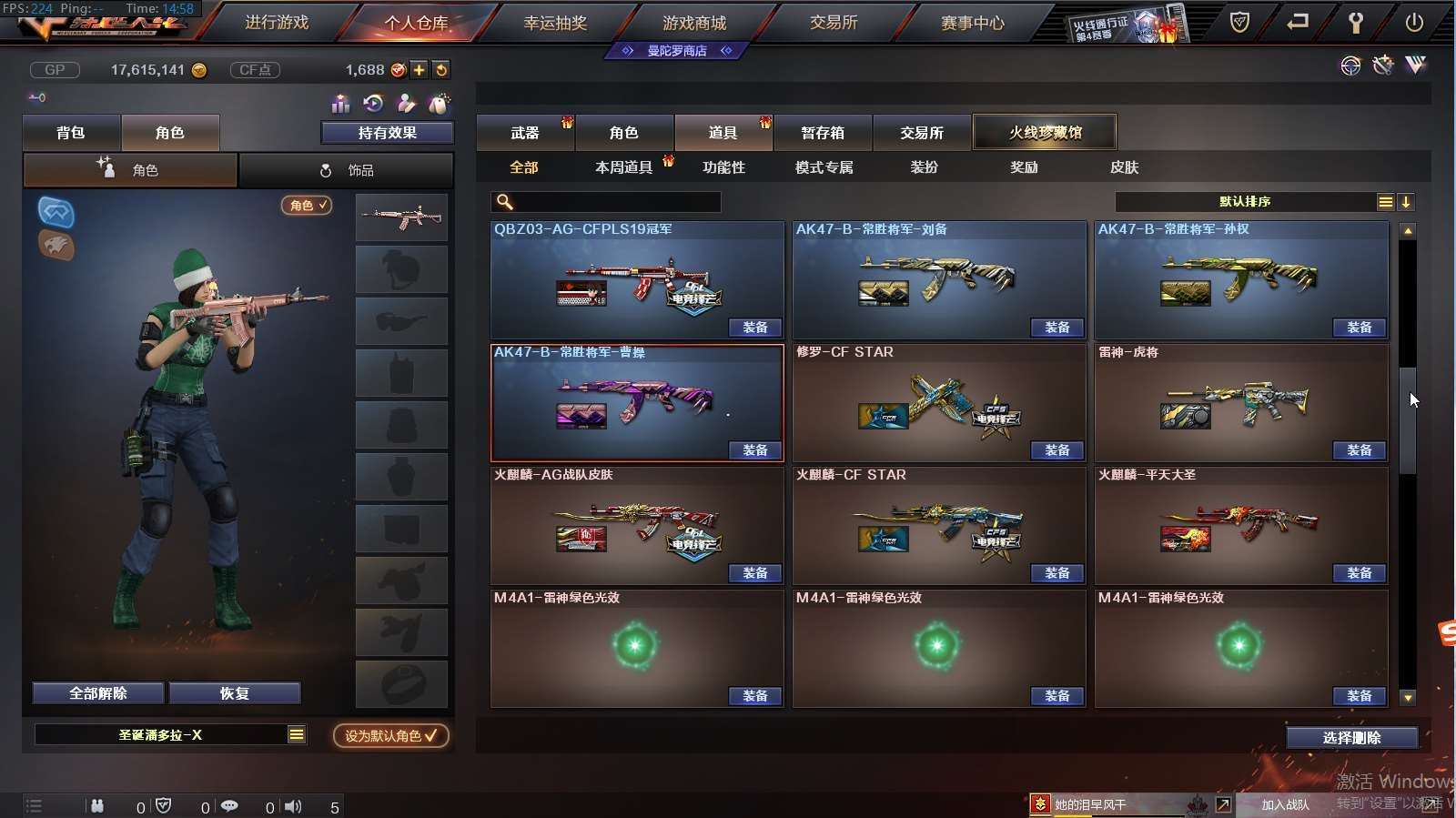This screenshot has width=1456, height=818.
Task: Click the 全部解除 button
Action: click(x=96, y=692)
